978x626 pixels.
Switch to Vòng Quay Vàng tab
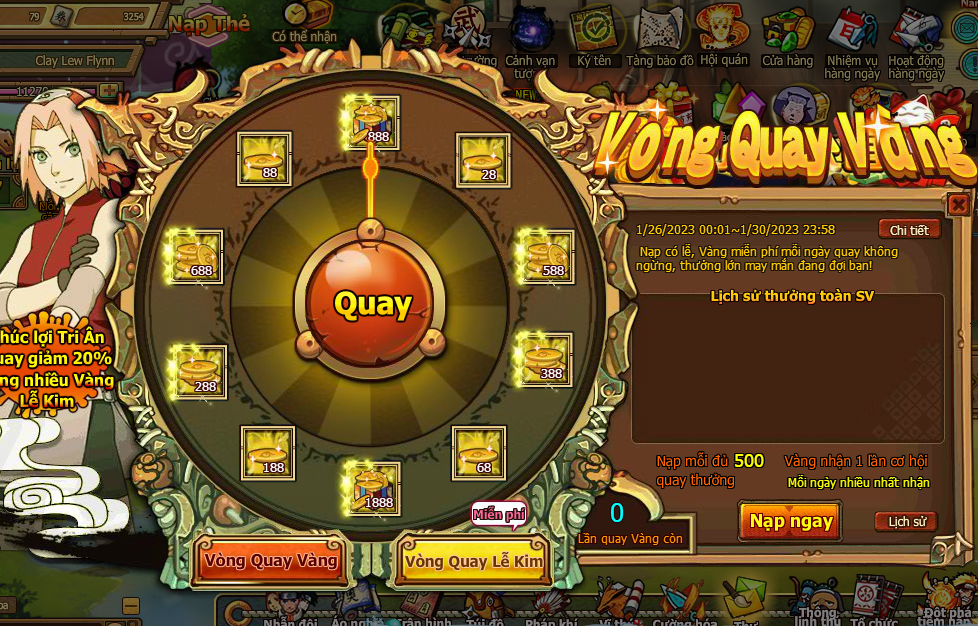pos(270,561)
